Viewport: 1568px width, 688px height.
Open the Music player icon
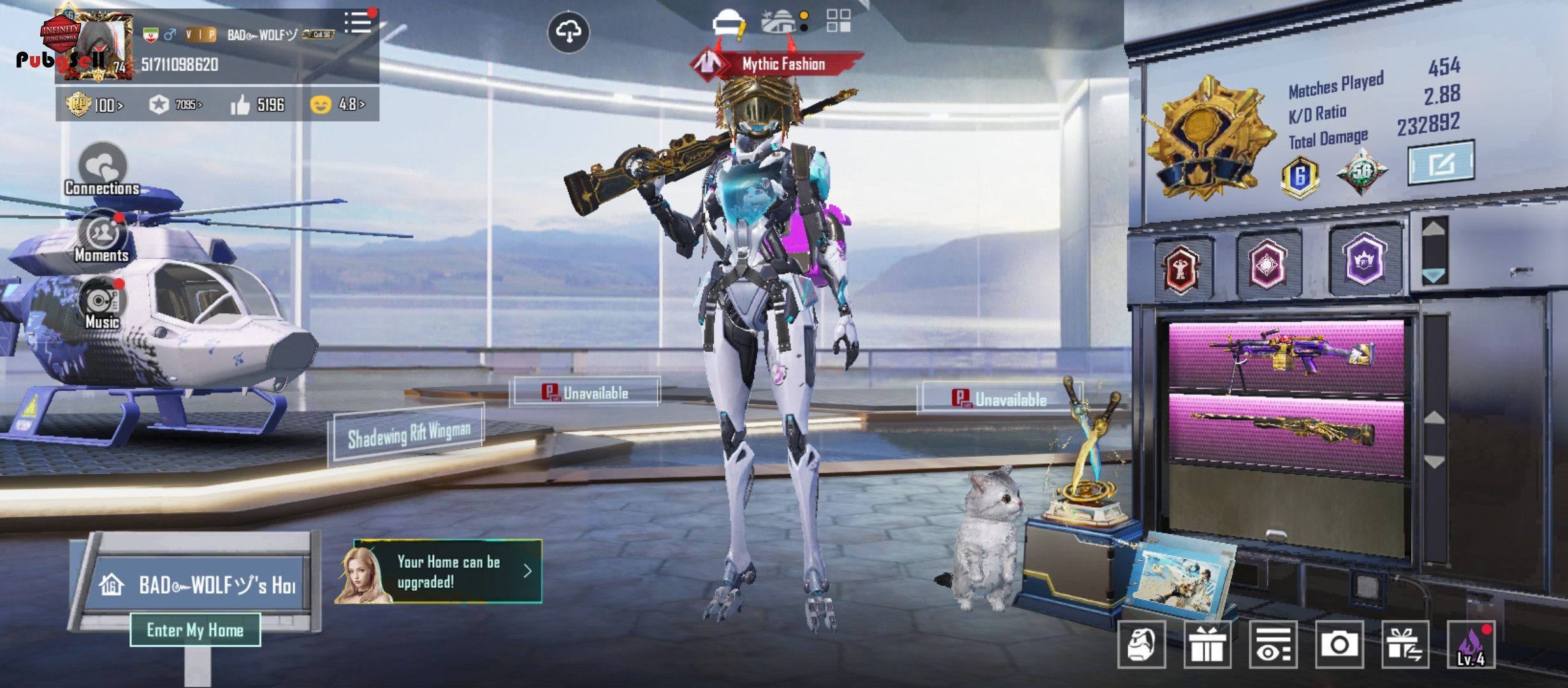(x=102, y=304)
